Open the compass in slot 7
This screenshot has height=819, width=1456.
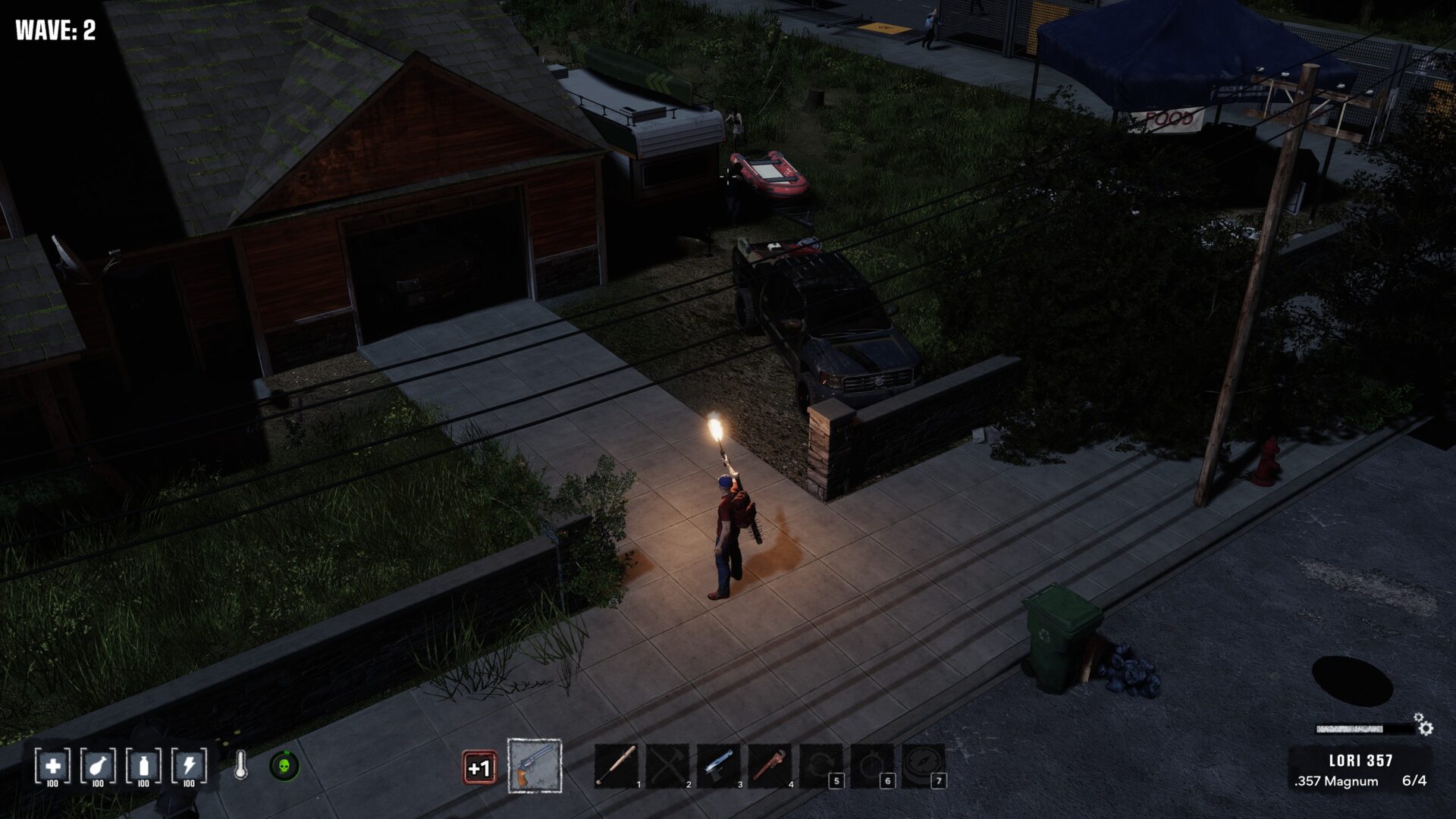(x=923, y=766)
